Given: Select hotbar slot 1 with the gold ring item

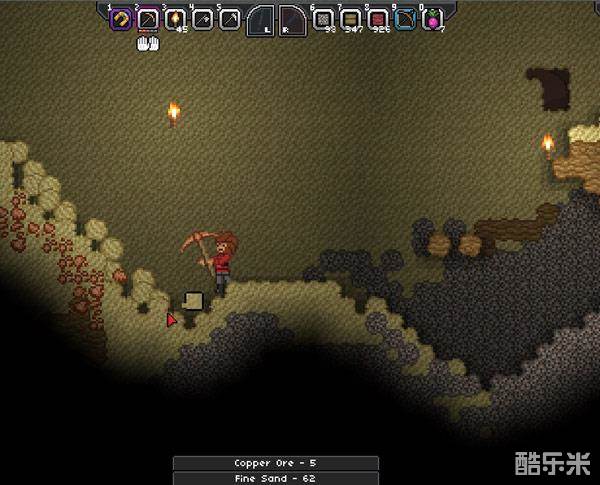Looking at the screenshot, I should pyautogui.click(x=120, y=18).
